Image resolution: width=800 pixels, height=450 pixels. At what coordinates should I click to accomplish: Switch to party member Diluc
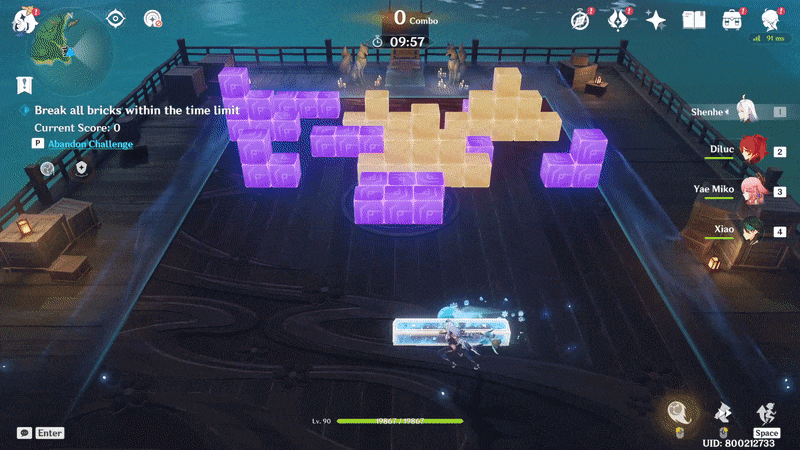752,151
